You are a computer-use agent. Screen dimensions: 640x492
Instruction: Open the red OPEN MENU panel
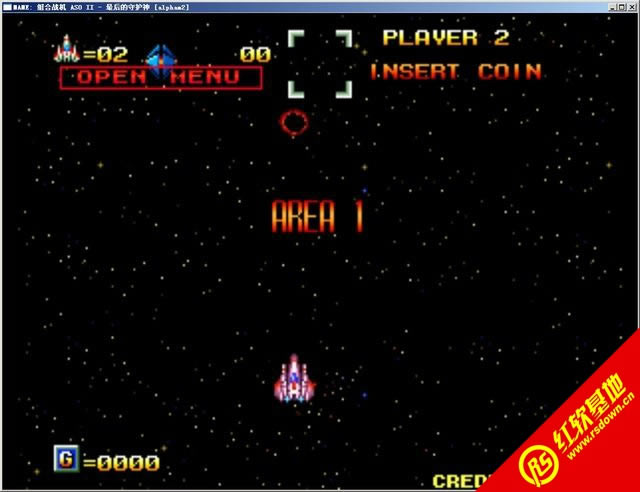[x=160, y=77]
